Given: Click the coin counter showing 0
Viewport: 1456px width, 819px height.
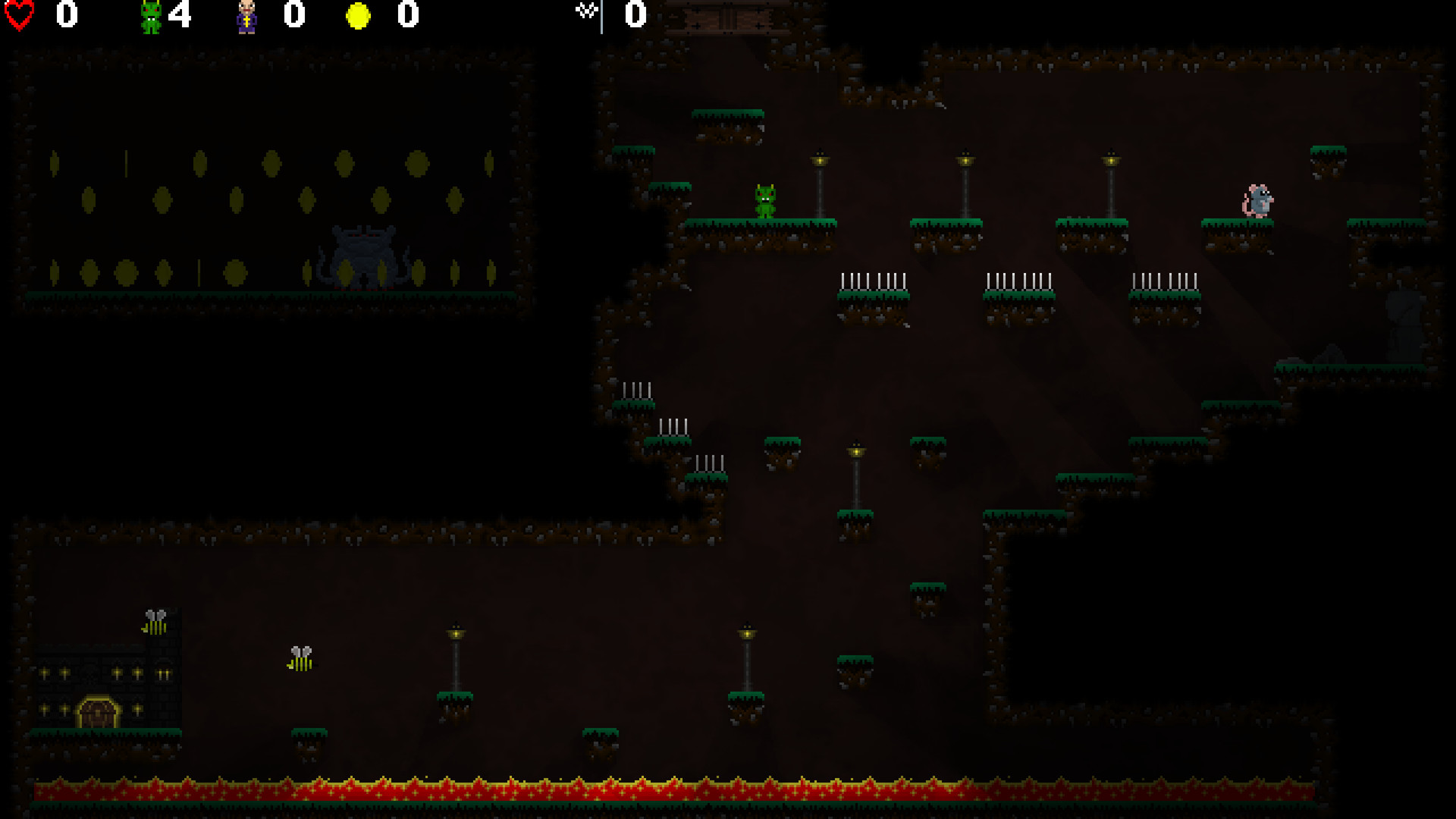Looking at the screenshot, I should [406, 16].
